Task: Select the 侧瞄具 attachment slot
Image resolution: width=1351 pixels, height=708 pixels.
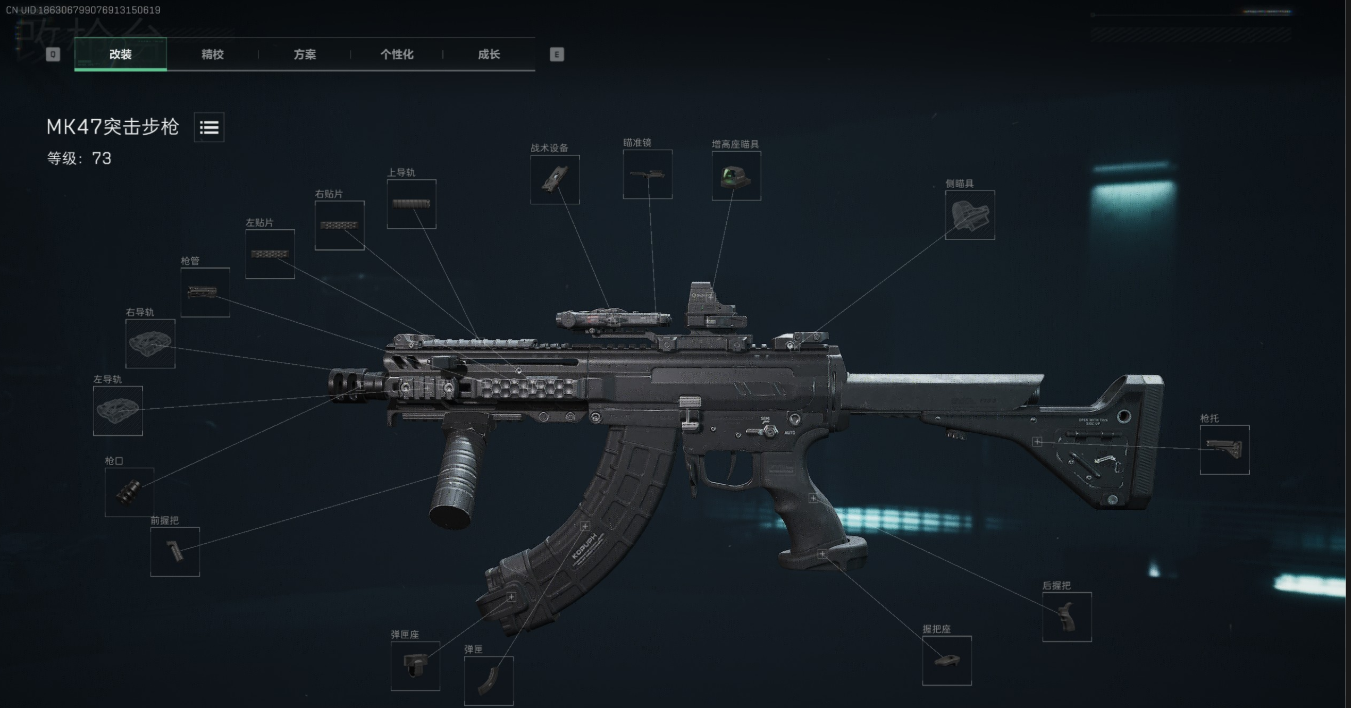Action: 969,215
